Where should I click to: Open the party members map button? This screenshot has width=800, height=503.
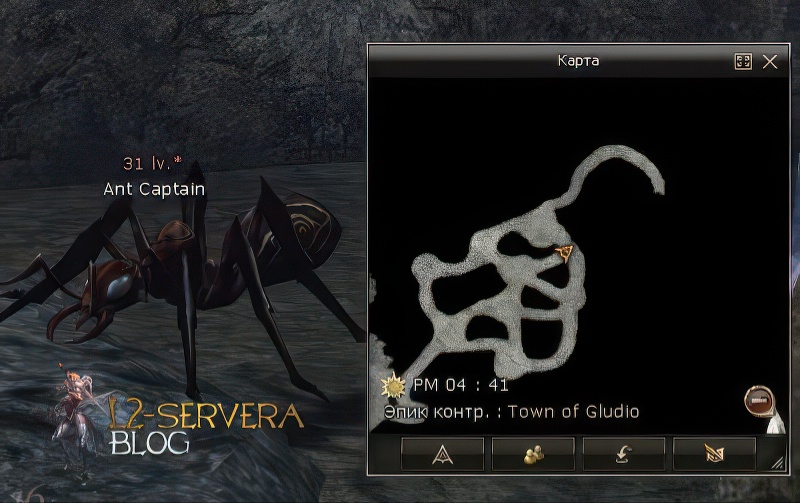tap(532, 454)
